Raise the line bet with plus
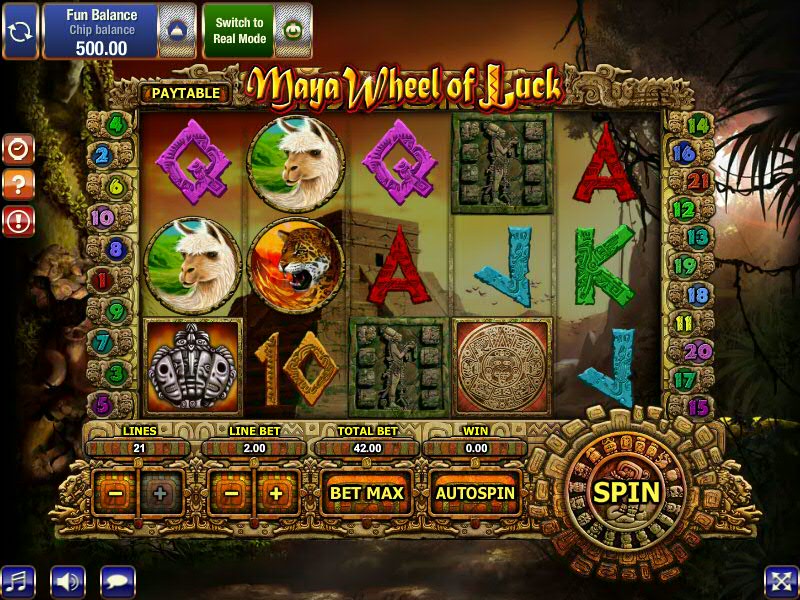This screenshot has width=800, height=600. pos(276,493)
